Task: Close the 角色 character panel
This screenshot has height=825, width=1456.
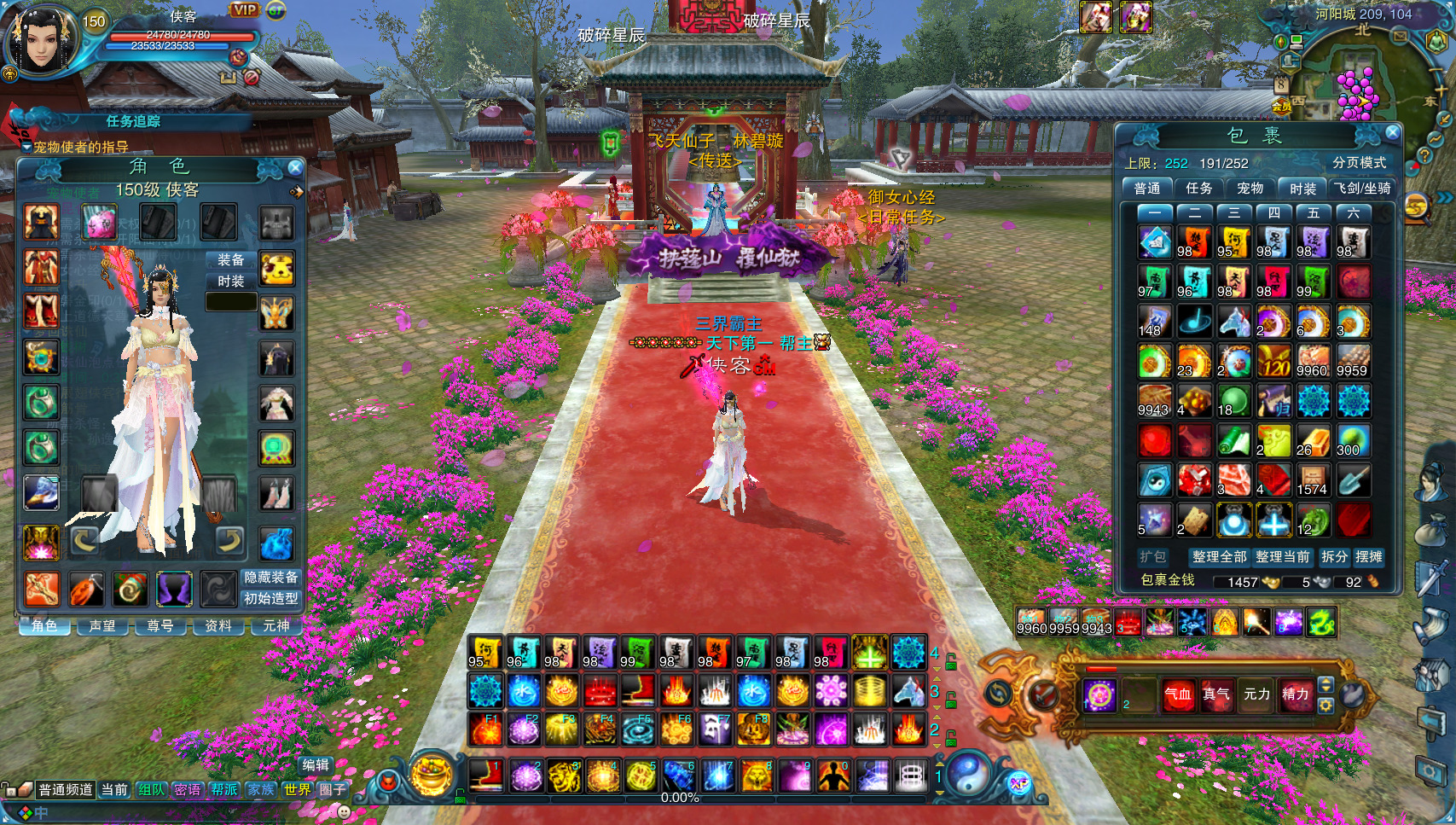Action: point(295,167)
